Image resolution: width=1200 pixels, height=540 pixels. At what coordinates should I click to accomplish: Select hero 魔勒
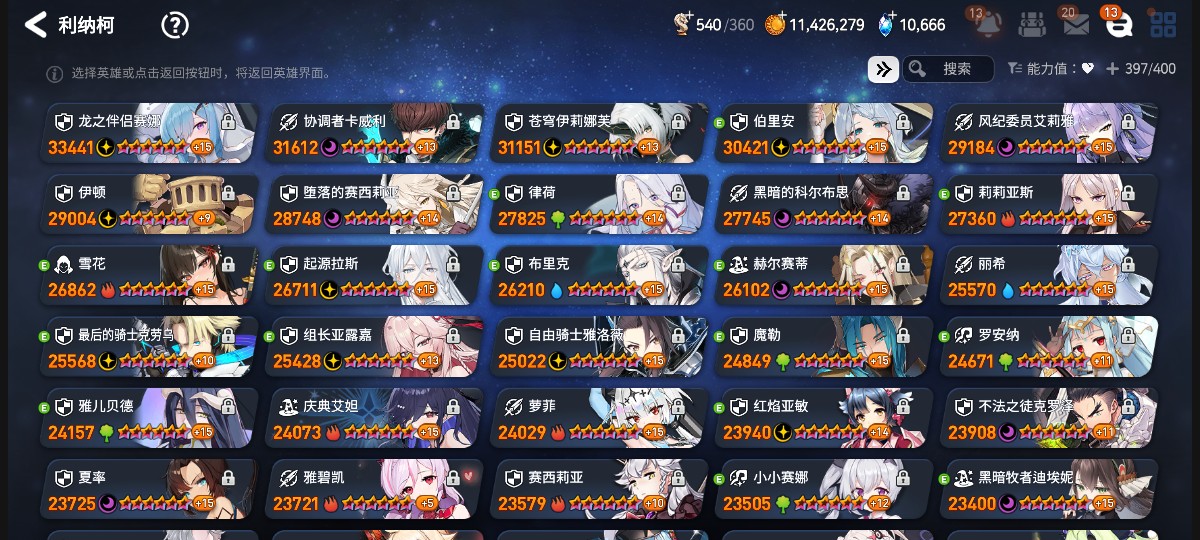point(824,347)
